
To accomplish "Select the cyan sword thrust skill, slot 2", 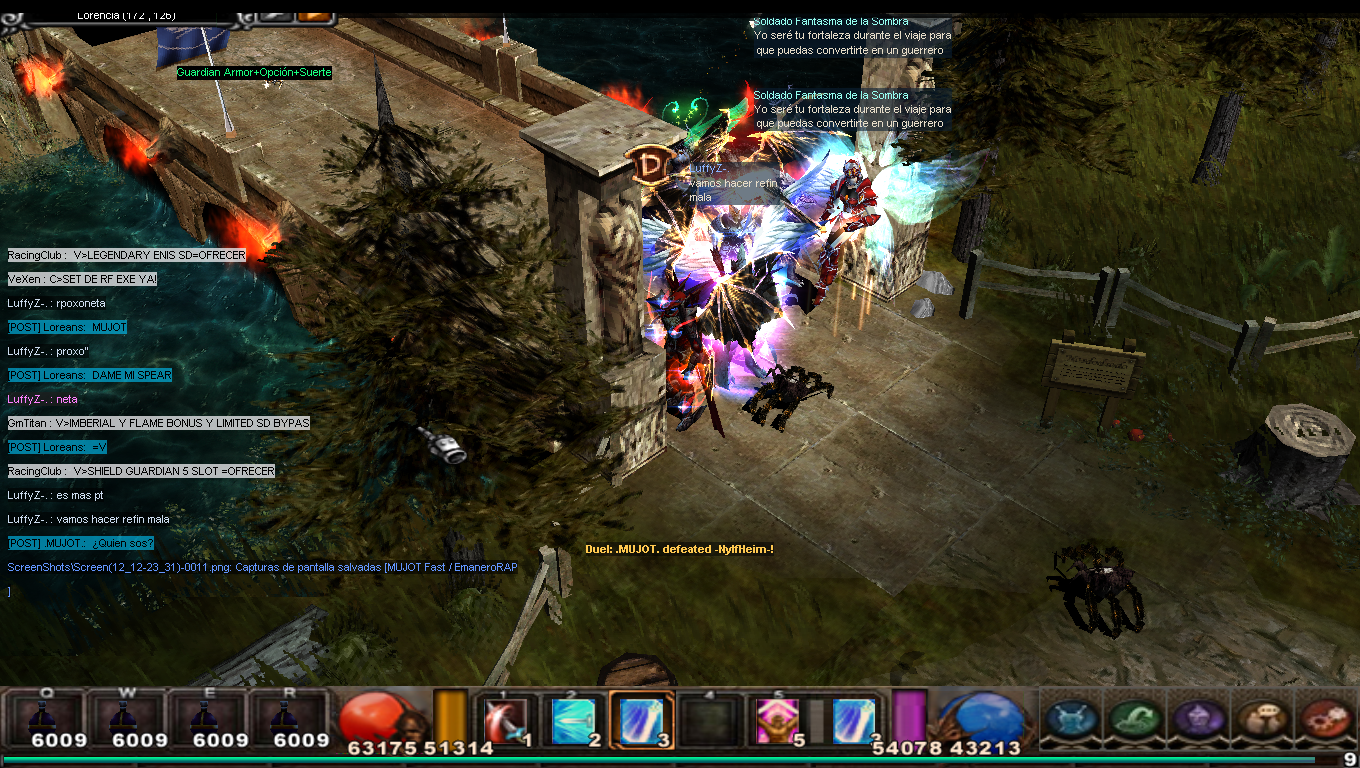I will coord(573,720).
